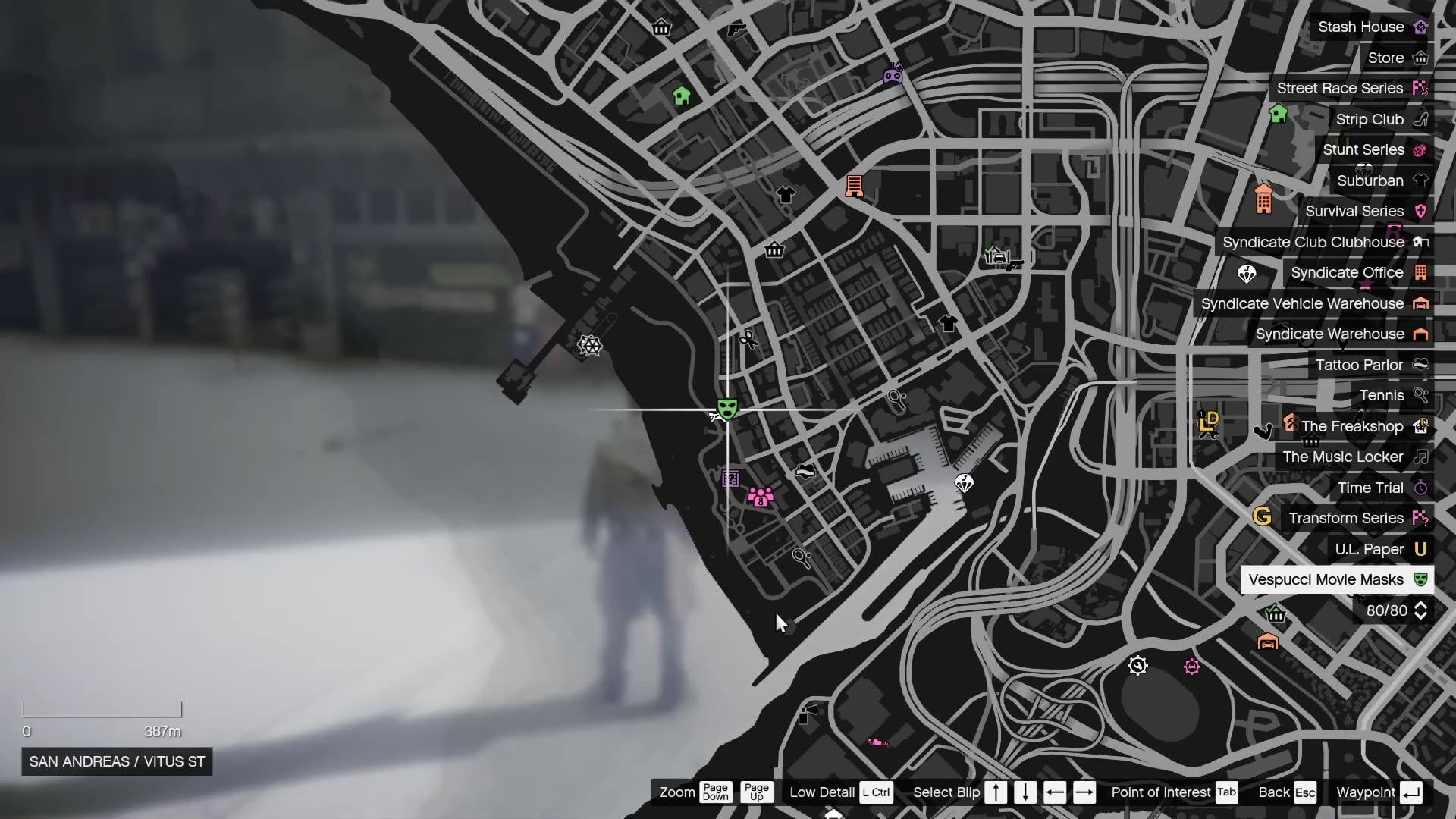Toggle Point of Interest marking

[1226, 792]
